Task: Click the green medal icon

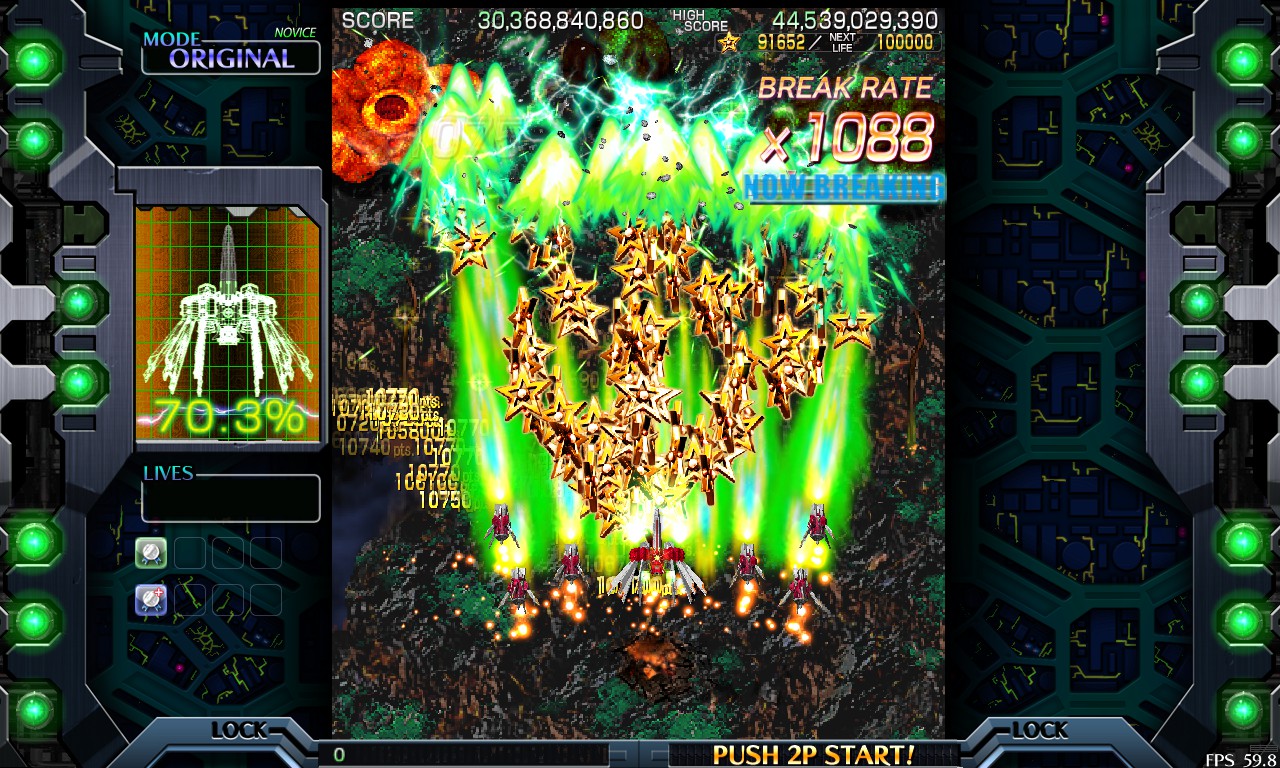Action: tap(151, 552)
